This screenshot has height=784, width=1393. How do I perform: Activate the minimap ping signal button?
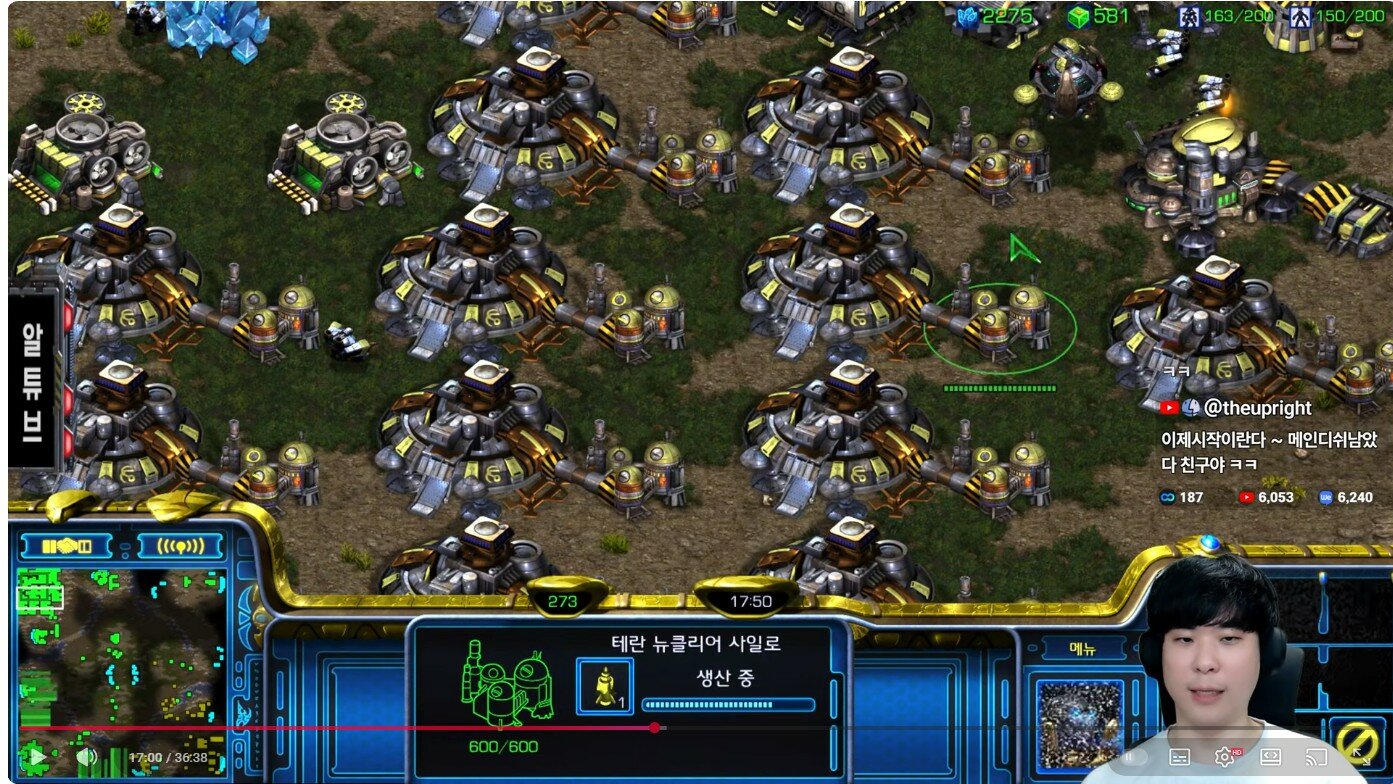pos(180,546)
